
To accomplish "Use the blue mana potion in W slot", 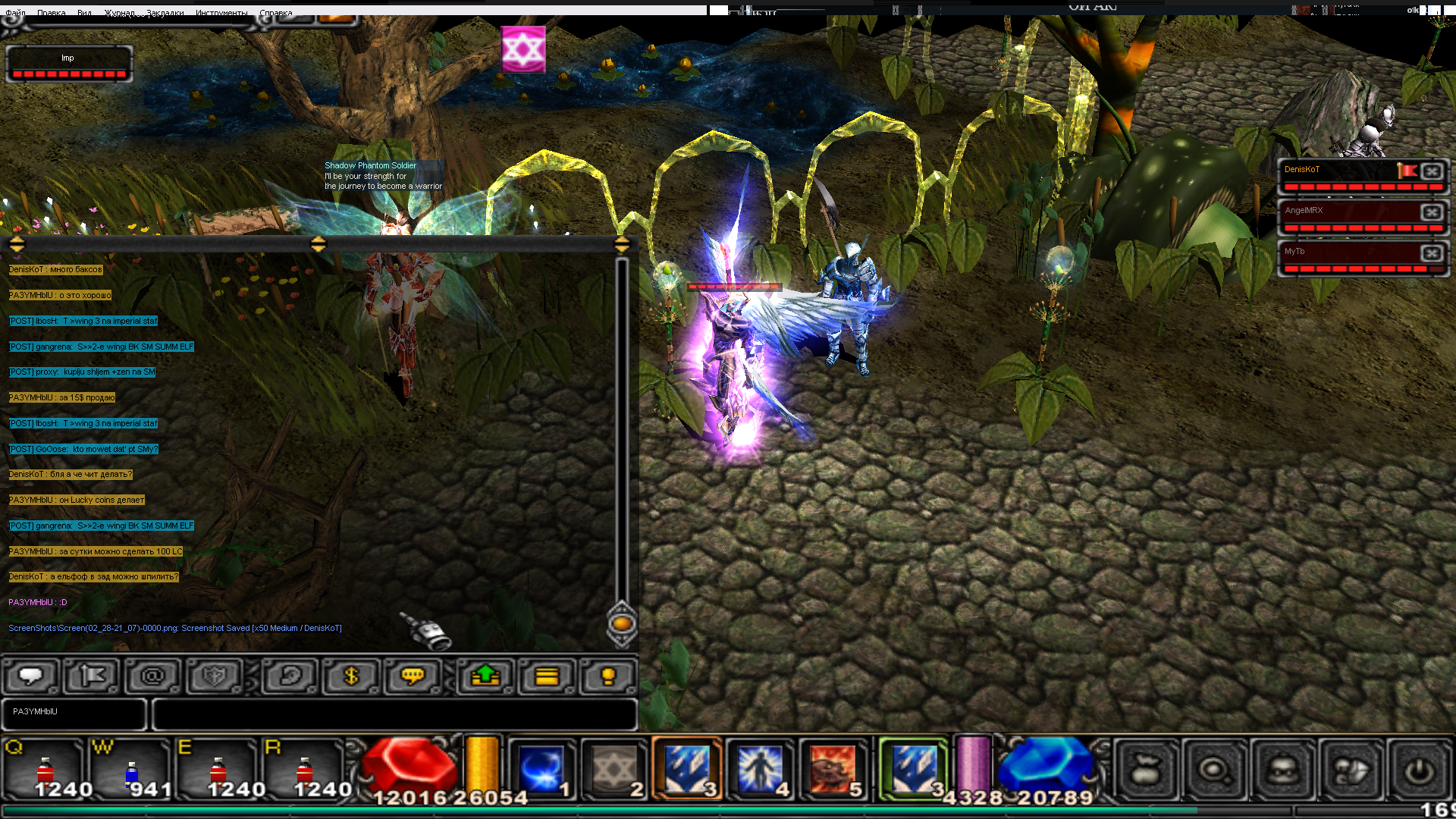I will [x=132, y=770].
